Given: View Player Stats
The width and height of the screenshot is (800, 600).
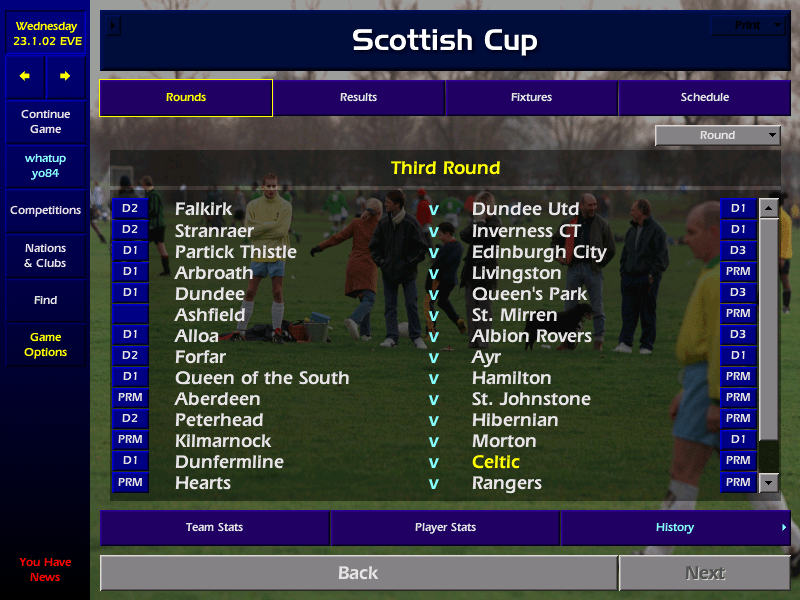Looking at the screenshot, I should pyautogui.click(x=445, y=528).
